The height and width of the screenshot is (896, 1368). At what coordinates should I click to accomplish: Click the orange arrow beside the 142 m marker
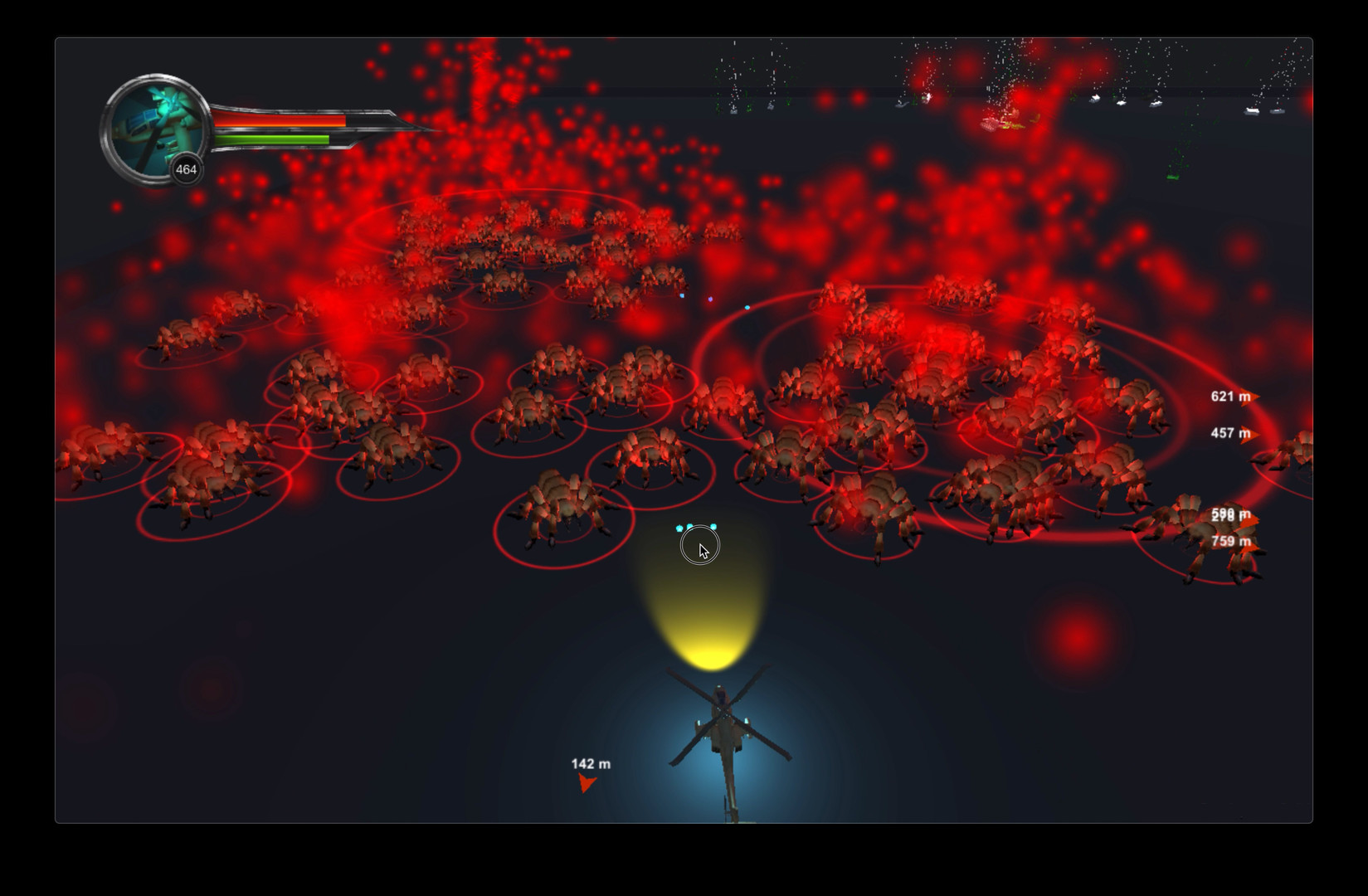587,783
